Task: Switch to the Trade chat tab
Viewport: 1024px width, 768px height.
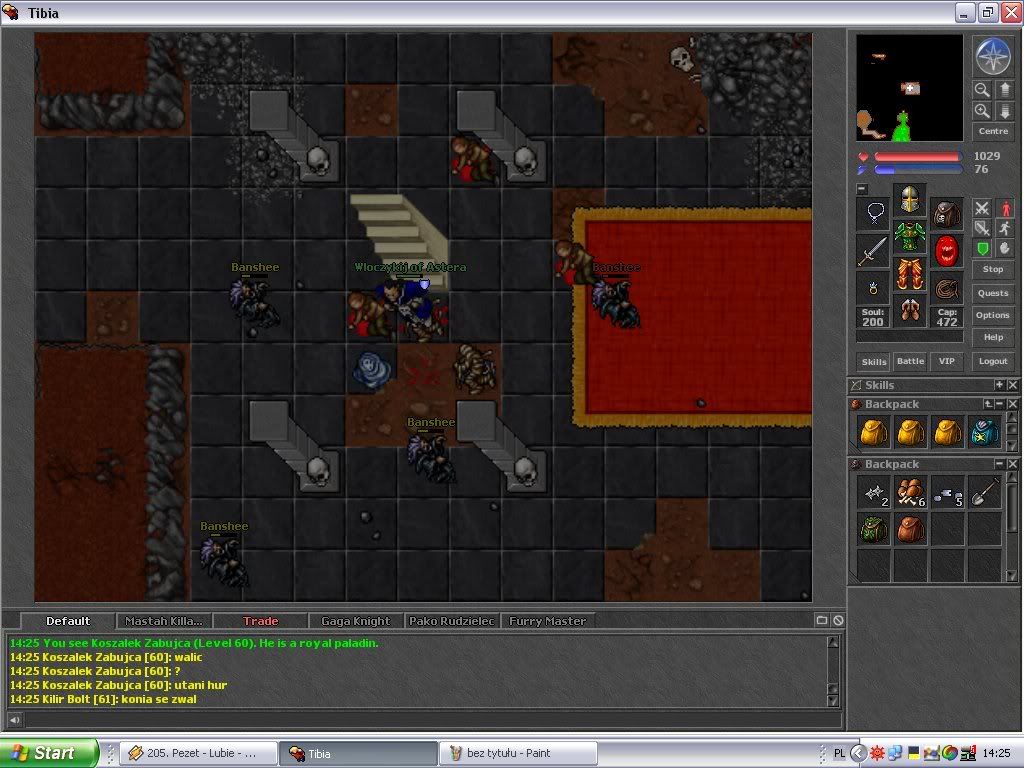Action: (260, 621)
